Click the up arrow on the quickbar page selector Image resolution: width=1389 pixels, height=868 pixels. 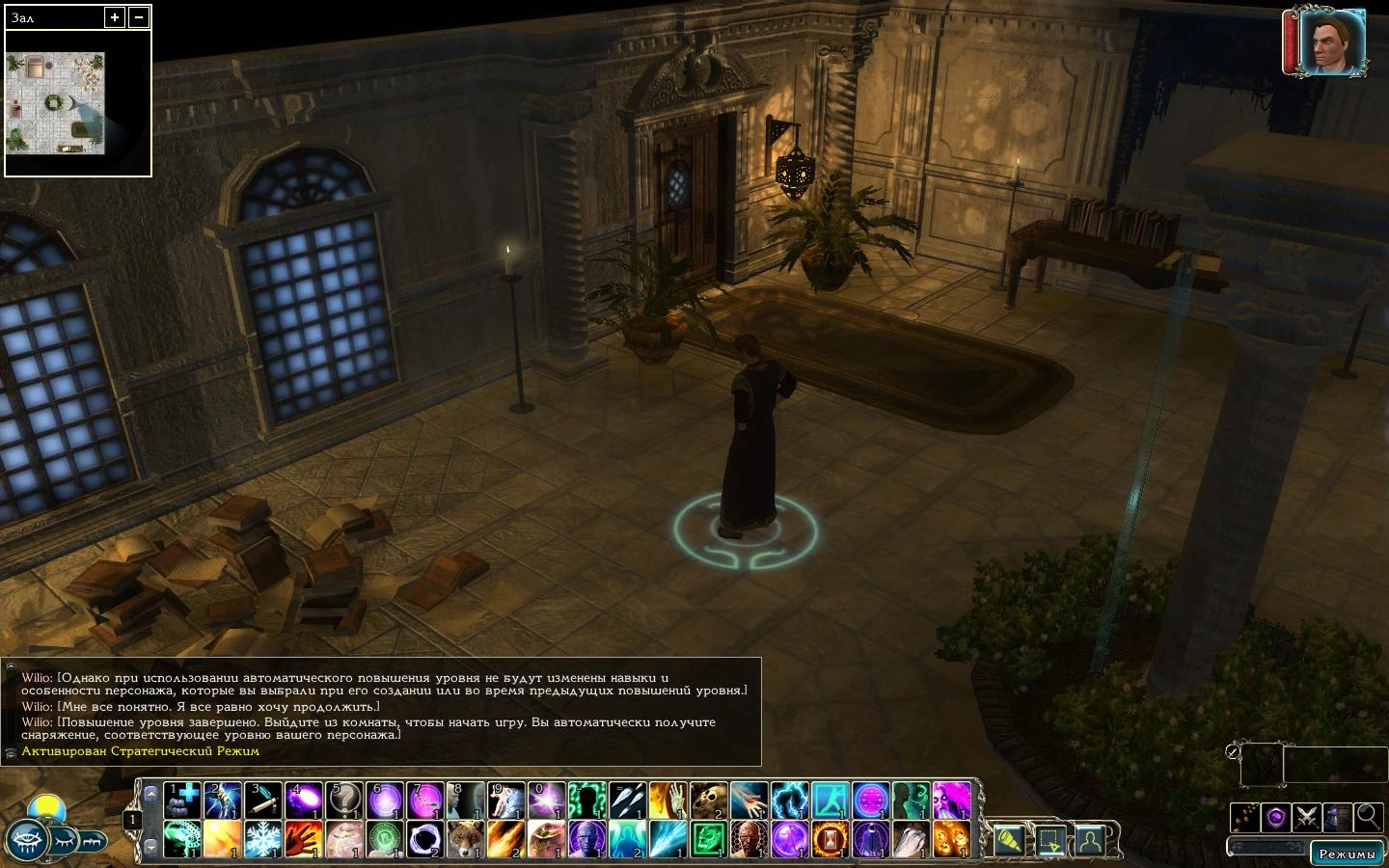click(151, 795)
